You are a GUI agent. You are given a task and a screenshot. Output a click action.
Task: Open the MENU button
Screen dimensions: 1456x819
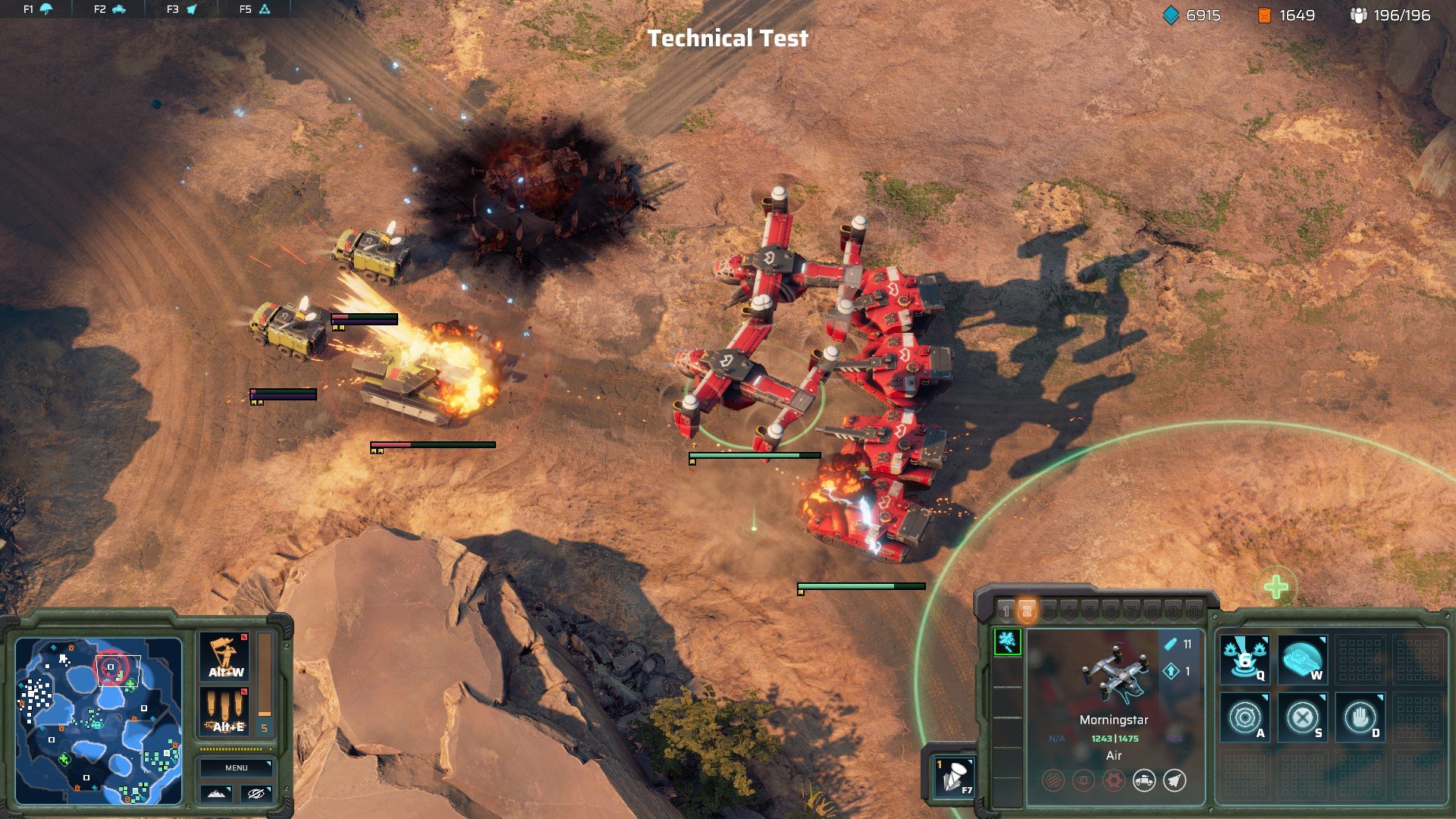(236, 767)
